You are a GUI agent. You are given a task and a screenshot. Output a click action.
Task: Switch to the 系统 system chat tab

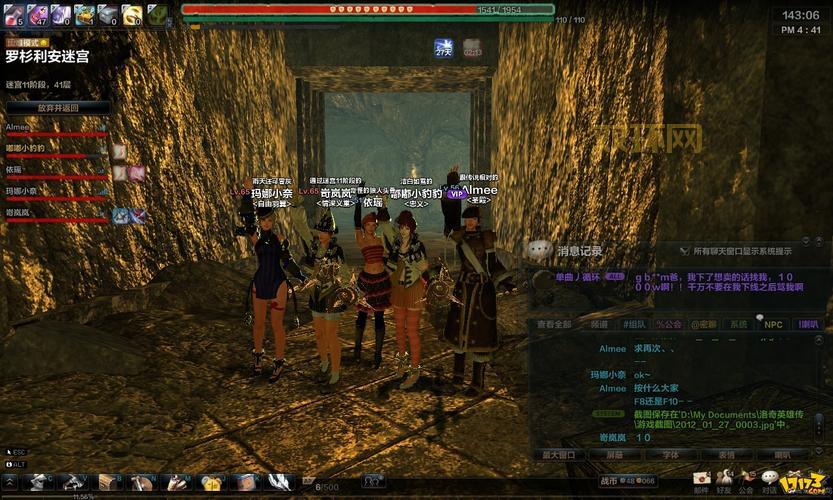(x=738, y=324)
